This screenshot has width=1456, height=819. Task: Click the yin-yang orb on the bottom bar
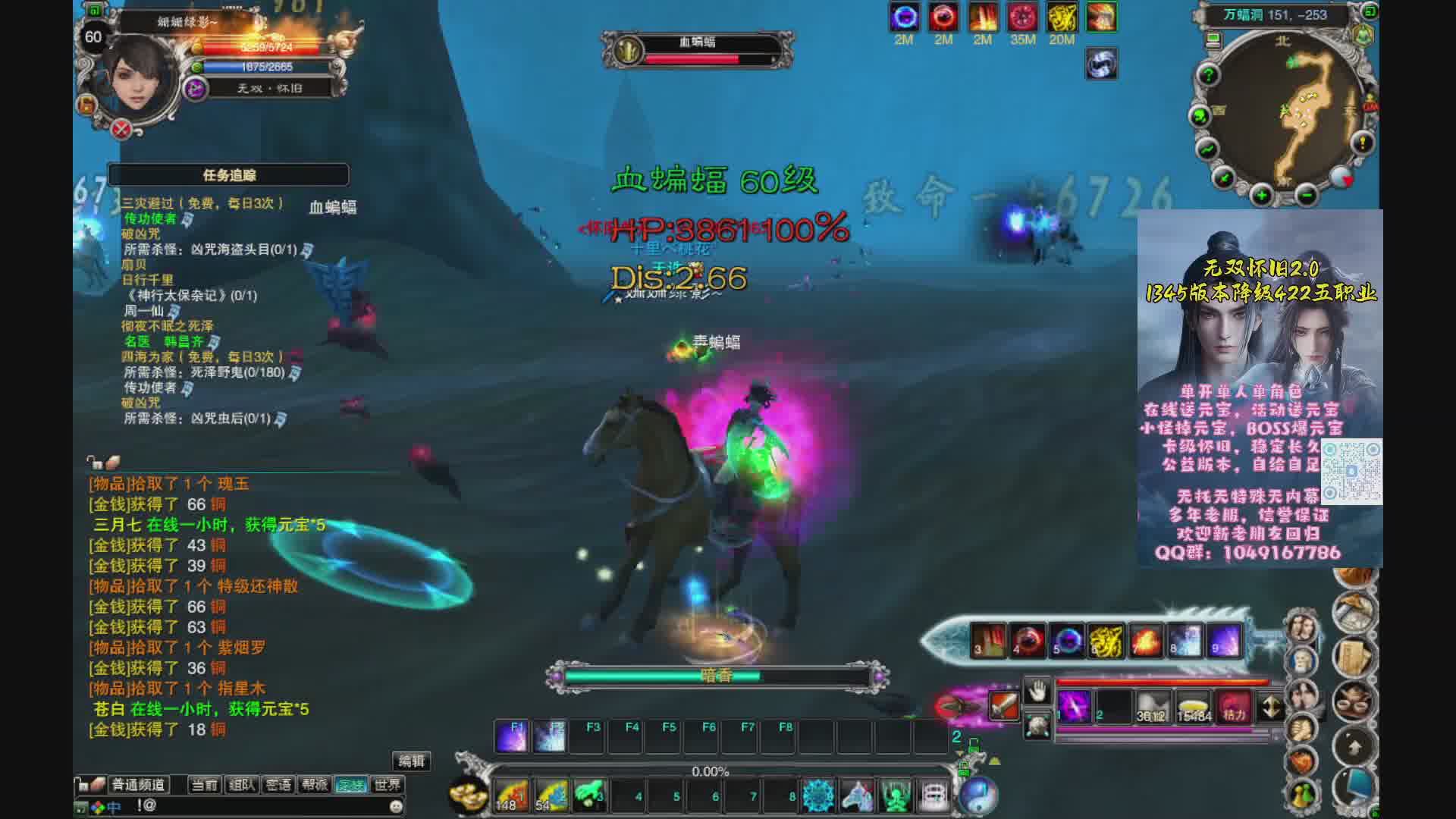[978, 794]
